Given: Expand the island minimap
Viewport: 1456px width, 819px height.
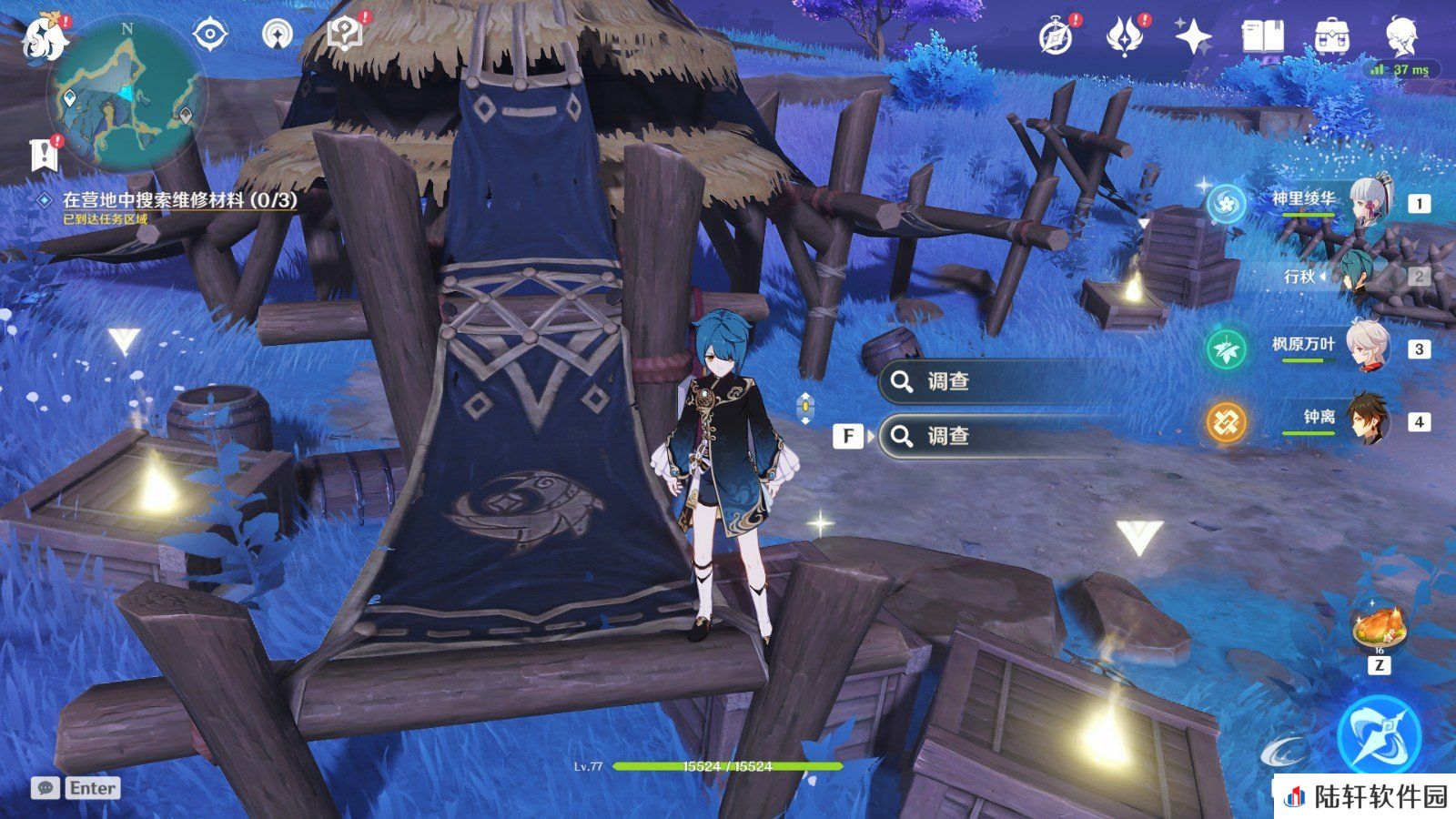Looking at the screenshot, I should [126, 95].
